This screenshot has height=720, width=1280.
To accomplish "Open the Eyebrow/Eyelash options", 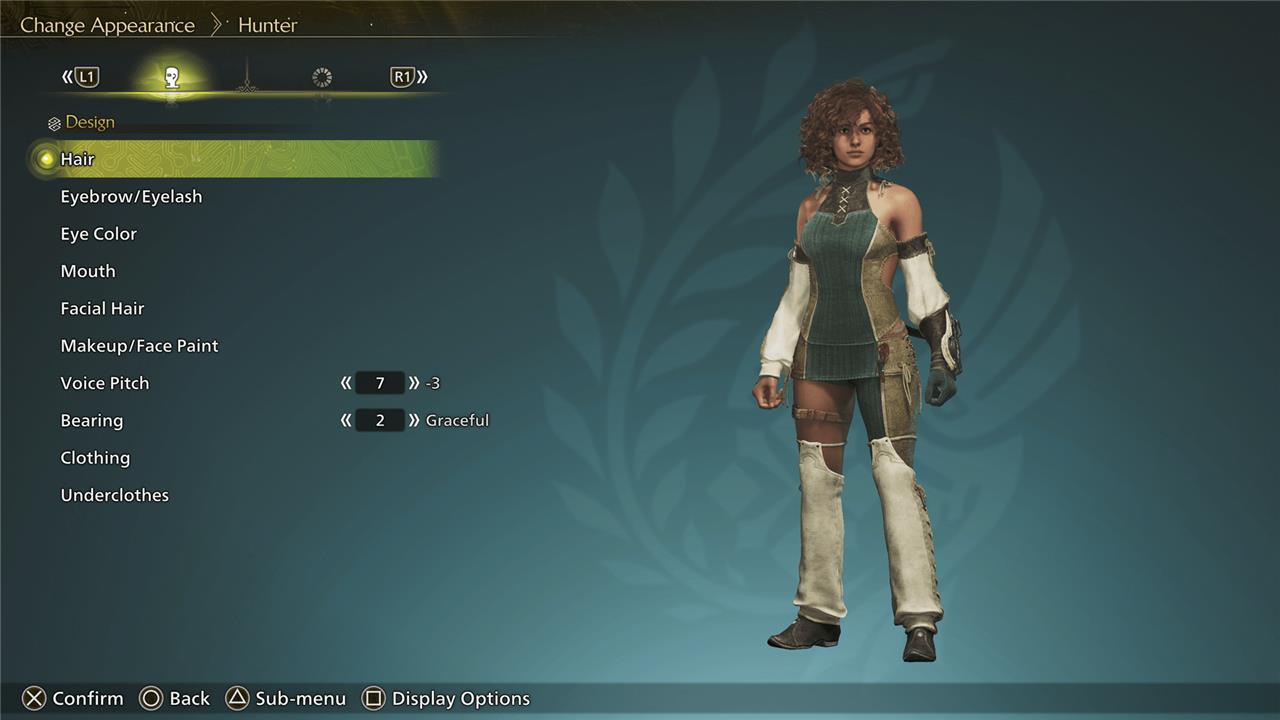I will pos(131,197).
